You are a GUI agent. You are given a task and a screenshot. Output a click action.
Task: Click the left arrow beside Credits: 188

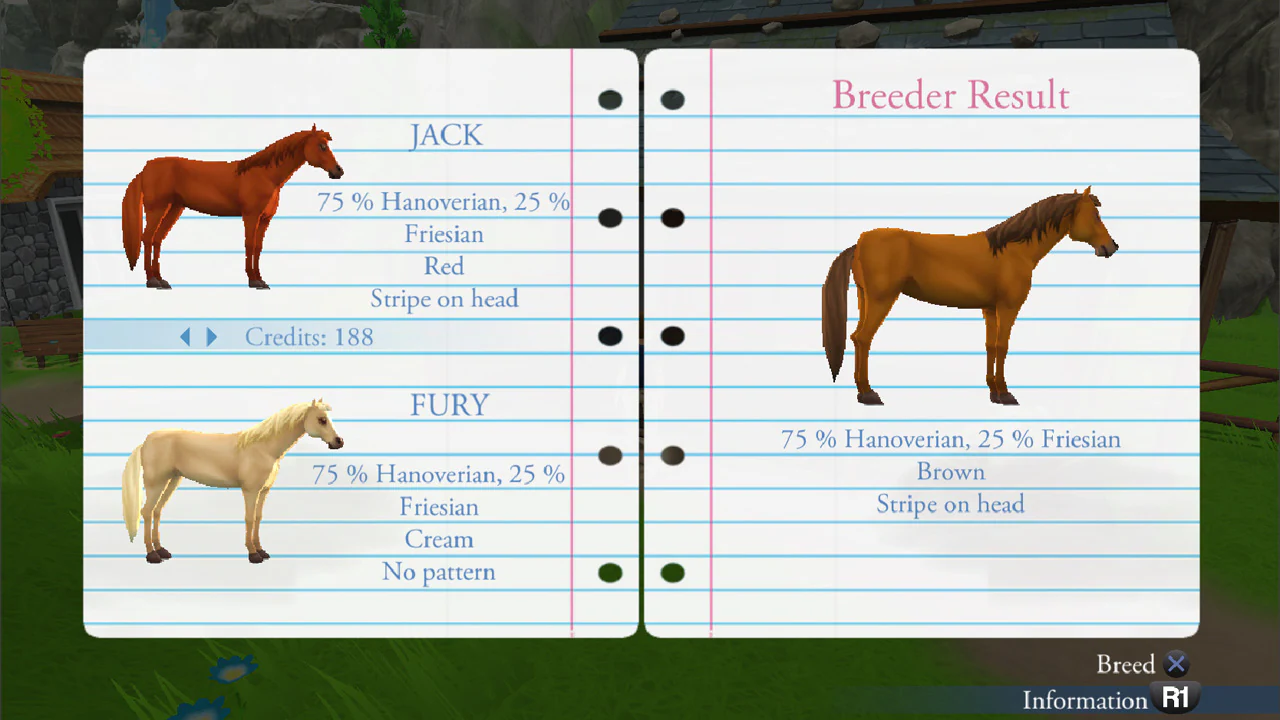coord(185,337)
